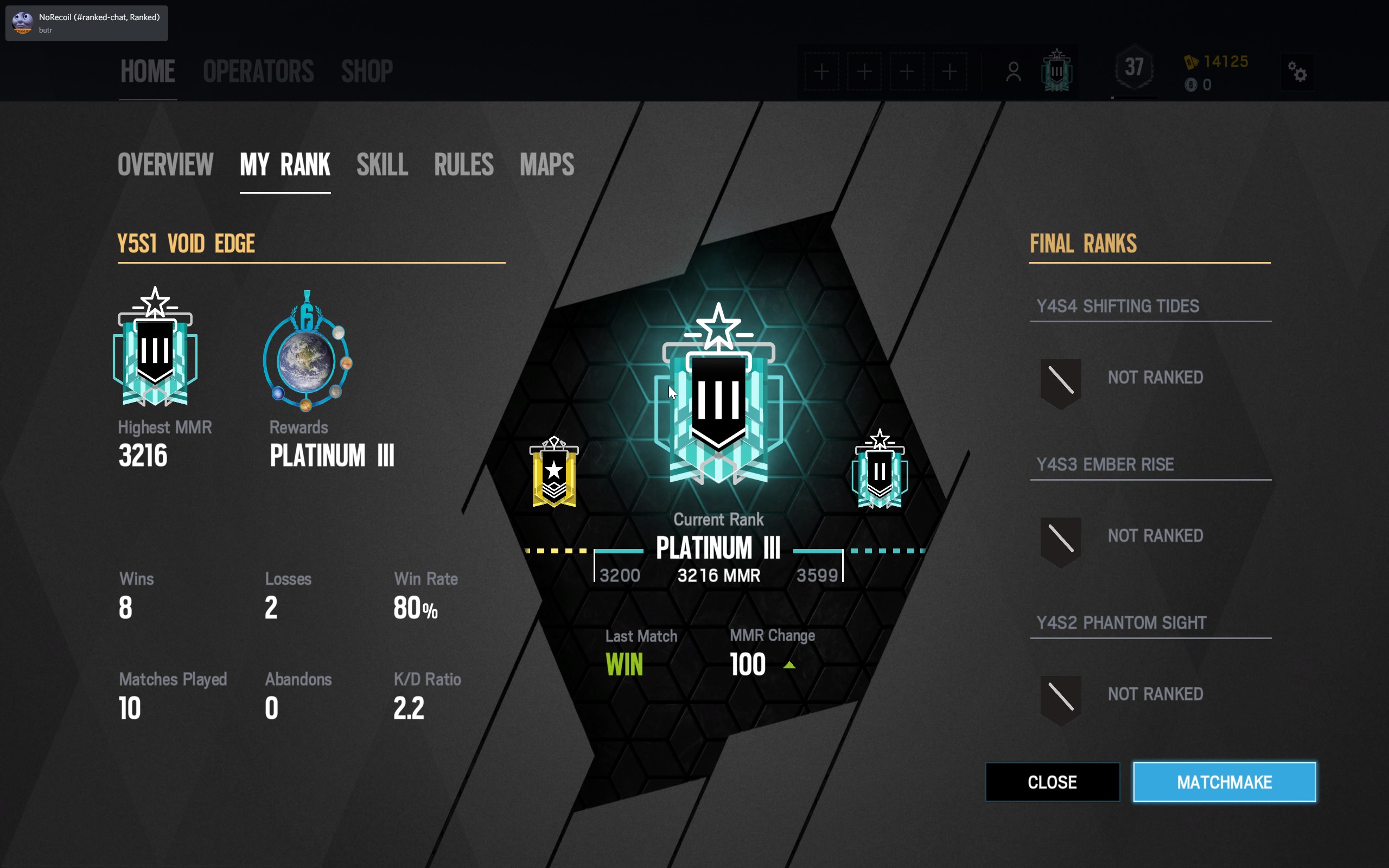Close the ranked panel

click(1052, 782)
